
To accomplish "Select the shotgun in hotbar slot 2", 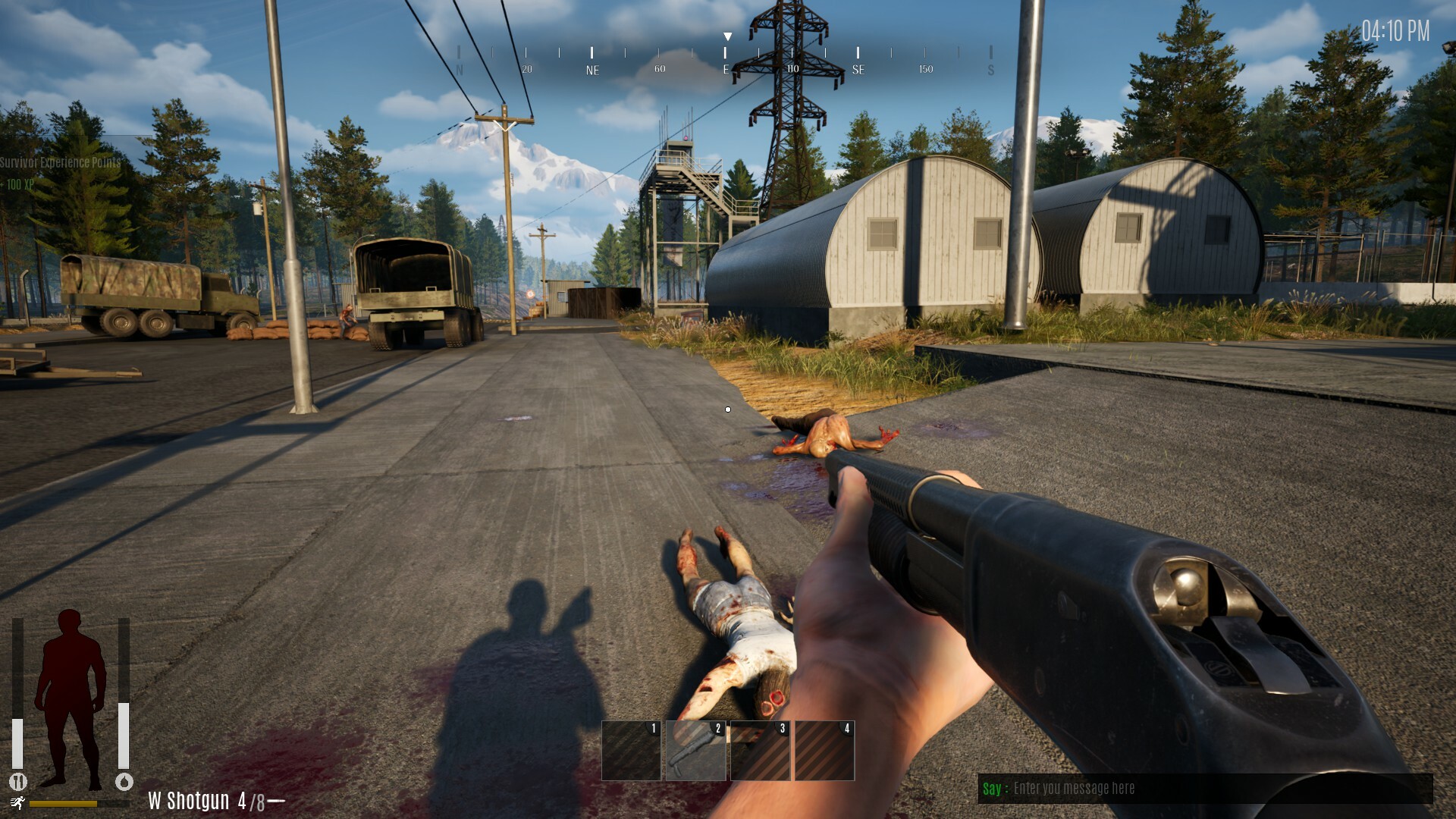I will click(695, 750).
